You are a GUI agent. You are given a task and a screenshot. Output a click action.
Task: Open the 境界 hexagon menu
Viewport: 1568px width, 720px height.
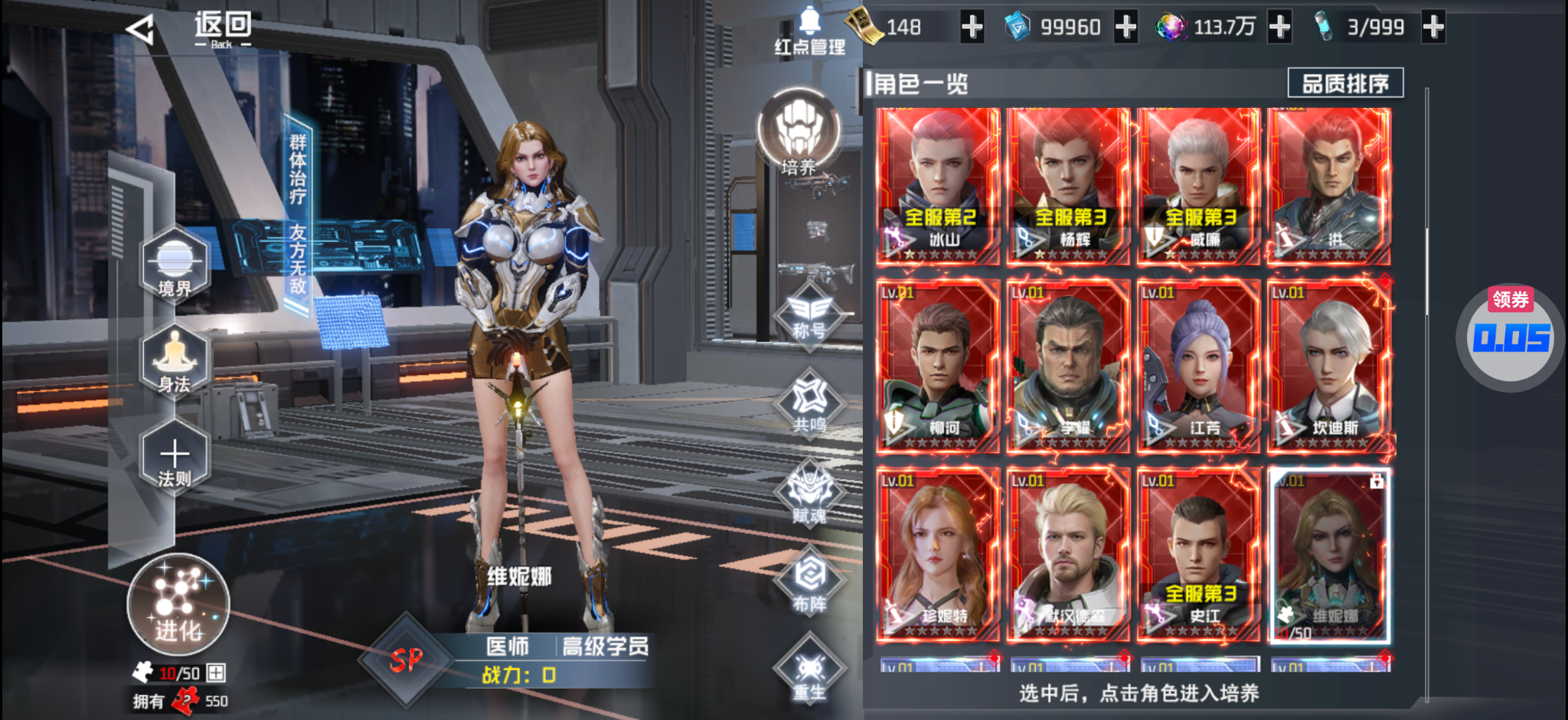pos(175,266)
